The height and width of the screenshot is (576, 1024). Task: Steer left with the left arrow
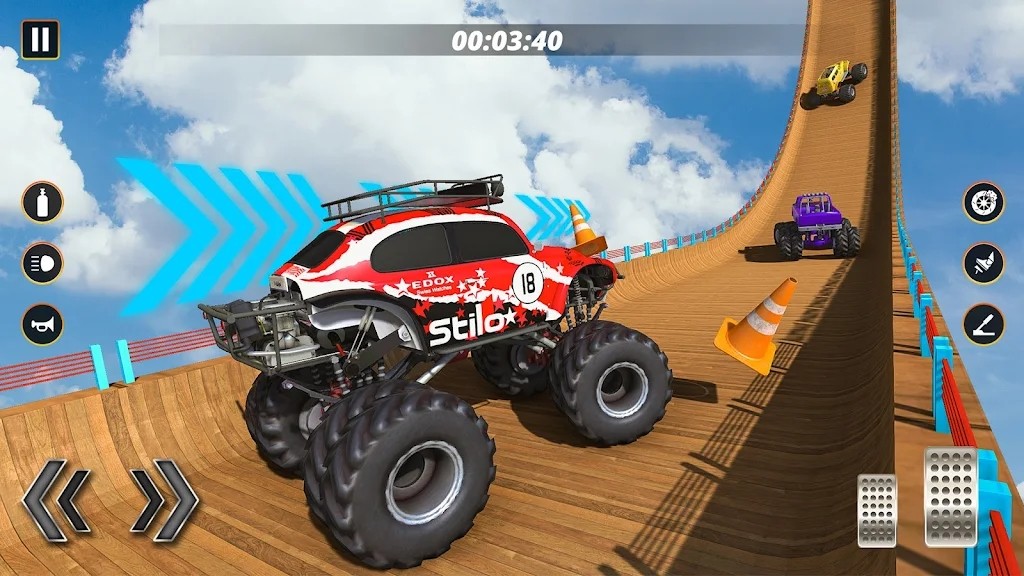pyautogui.click(x=58, y=501)
